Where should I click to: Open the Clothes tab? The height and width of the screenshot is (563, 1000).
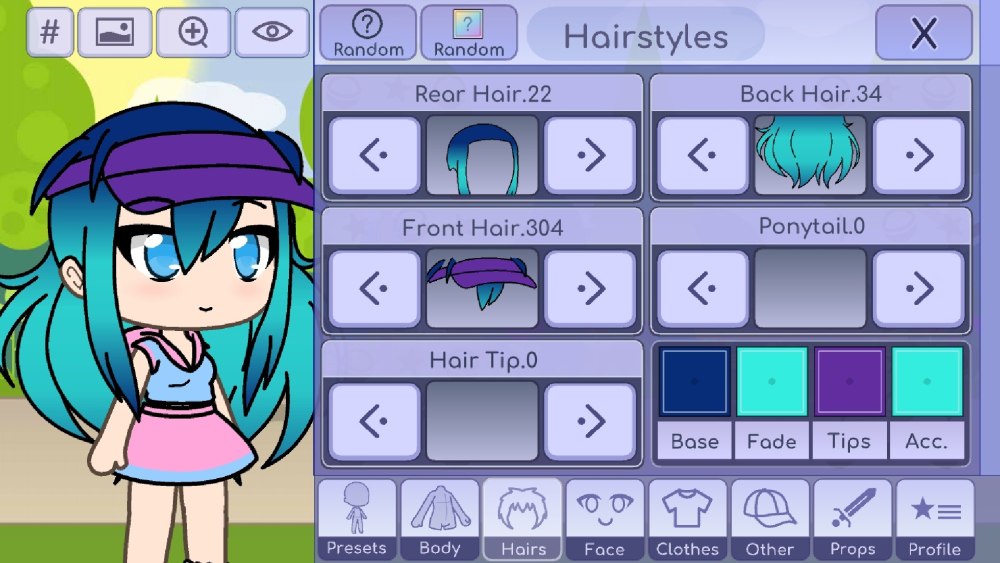[x=687, y=519]
